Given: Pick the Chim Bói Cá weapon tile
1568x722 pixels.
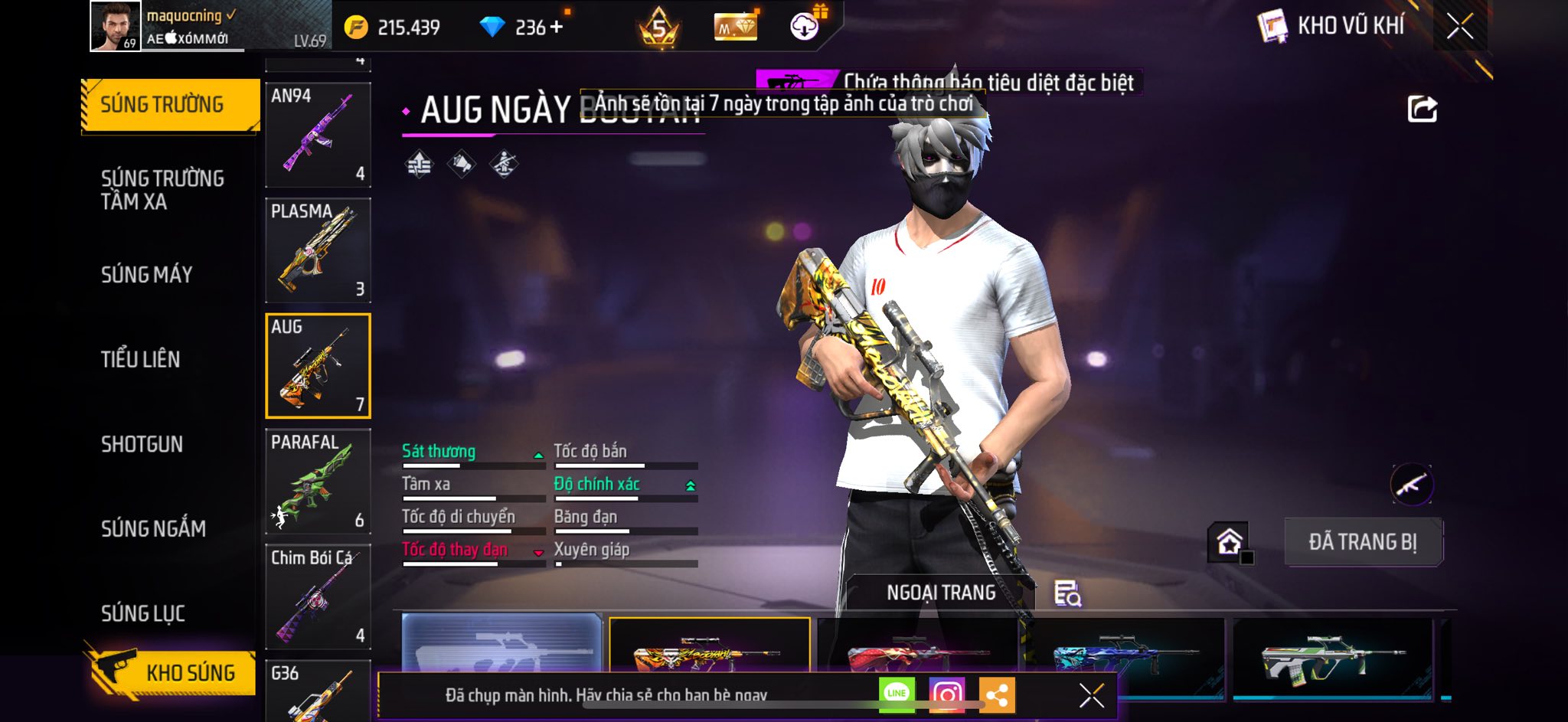Looking at the screenshot, I should click(318, 596).
